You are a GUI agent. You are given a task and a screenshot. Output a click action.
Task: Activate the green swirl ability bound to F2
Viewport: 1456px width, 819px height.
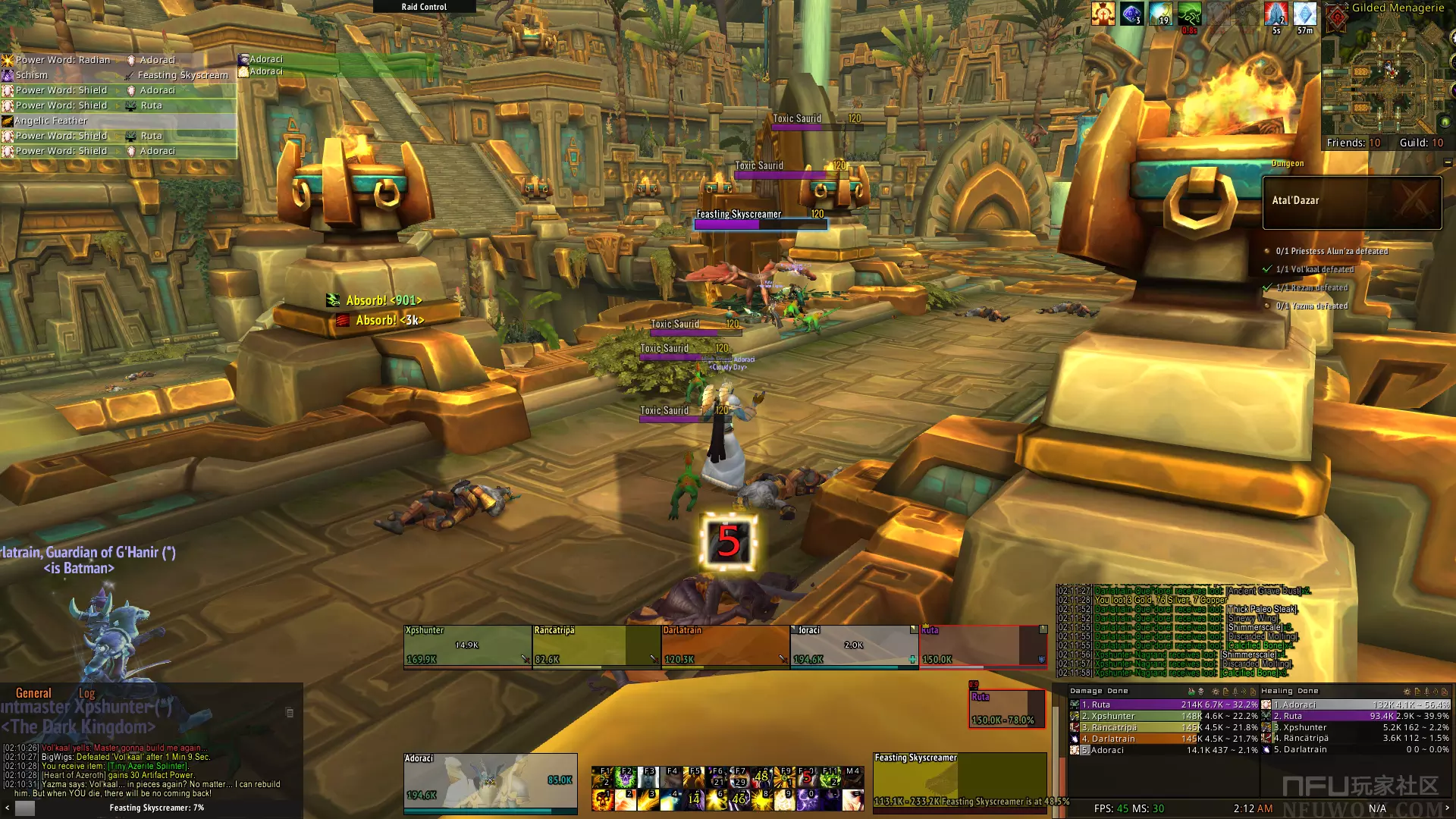pos(626,777)
